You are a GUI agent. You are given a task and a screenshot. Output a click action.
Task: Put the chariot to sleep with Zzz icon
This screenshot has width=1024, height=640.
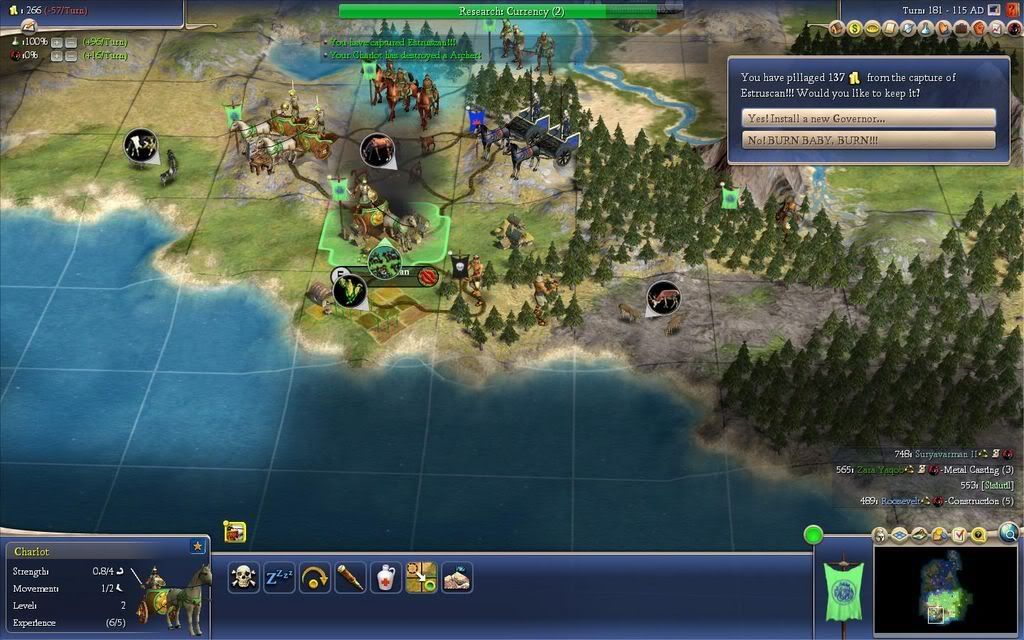pos(279,577)
